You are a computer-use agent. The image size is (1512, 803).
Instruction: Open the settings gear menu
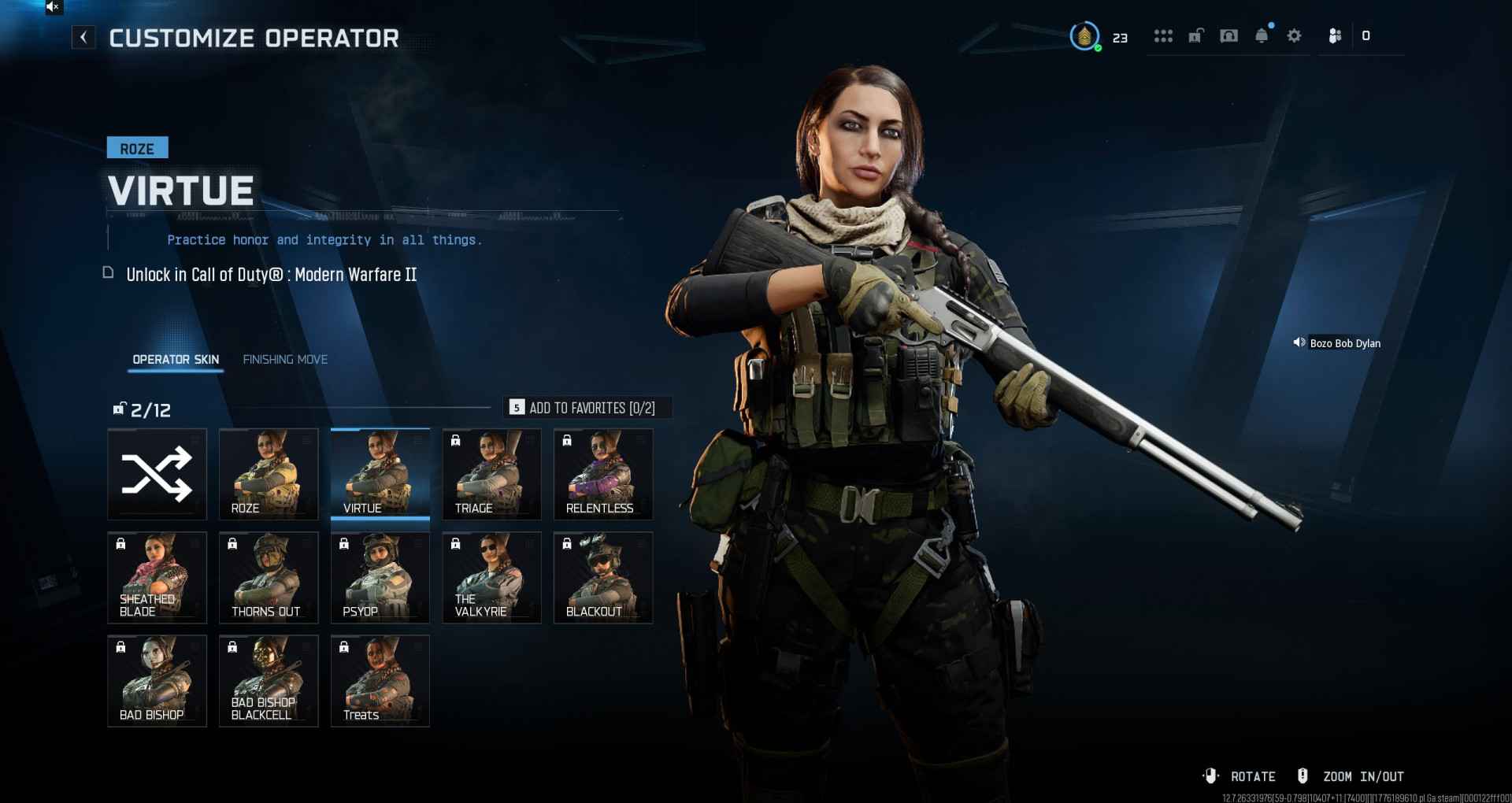[1294, 36]
